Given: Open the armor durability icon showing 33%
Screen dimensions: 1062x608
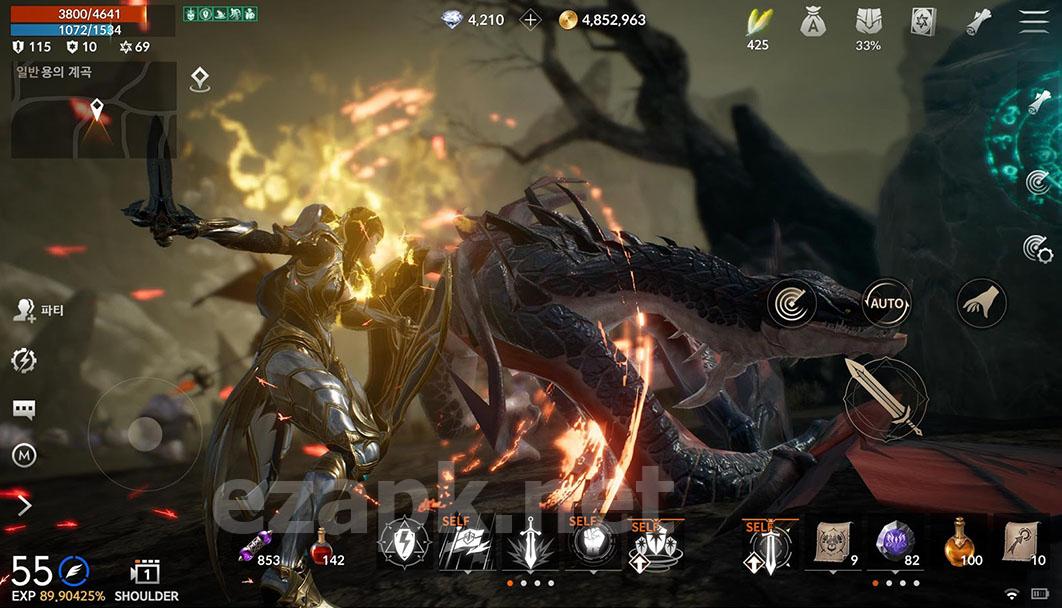Looking at the screenshot, I should pos(868,22).
